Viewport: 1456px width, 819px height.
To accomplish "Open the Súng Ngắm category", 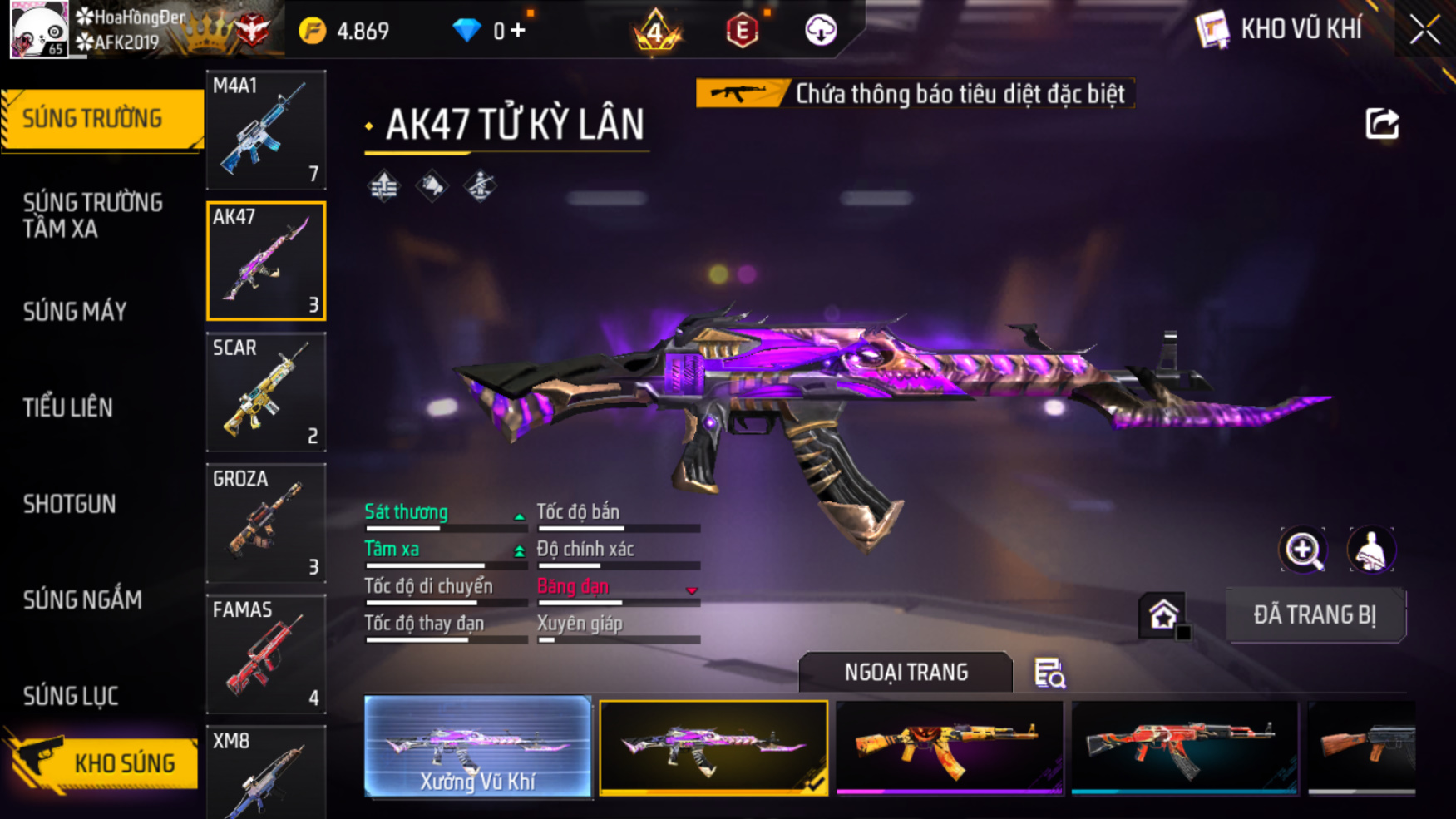I will [82, 599].
